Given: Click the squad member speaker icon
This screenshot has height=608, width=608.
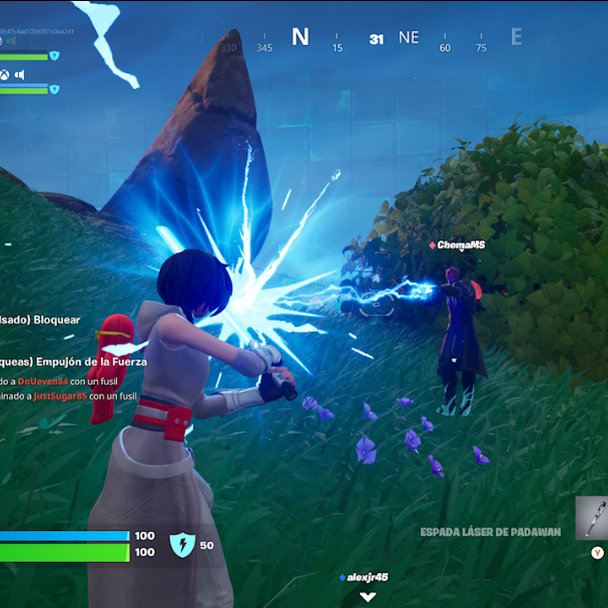Looking at the screenshot, I should click(x=20, y=74).
